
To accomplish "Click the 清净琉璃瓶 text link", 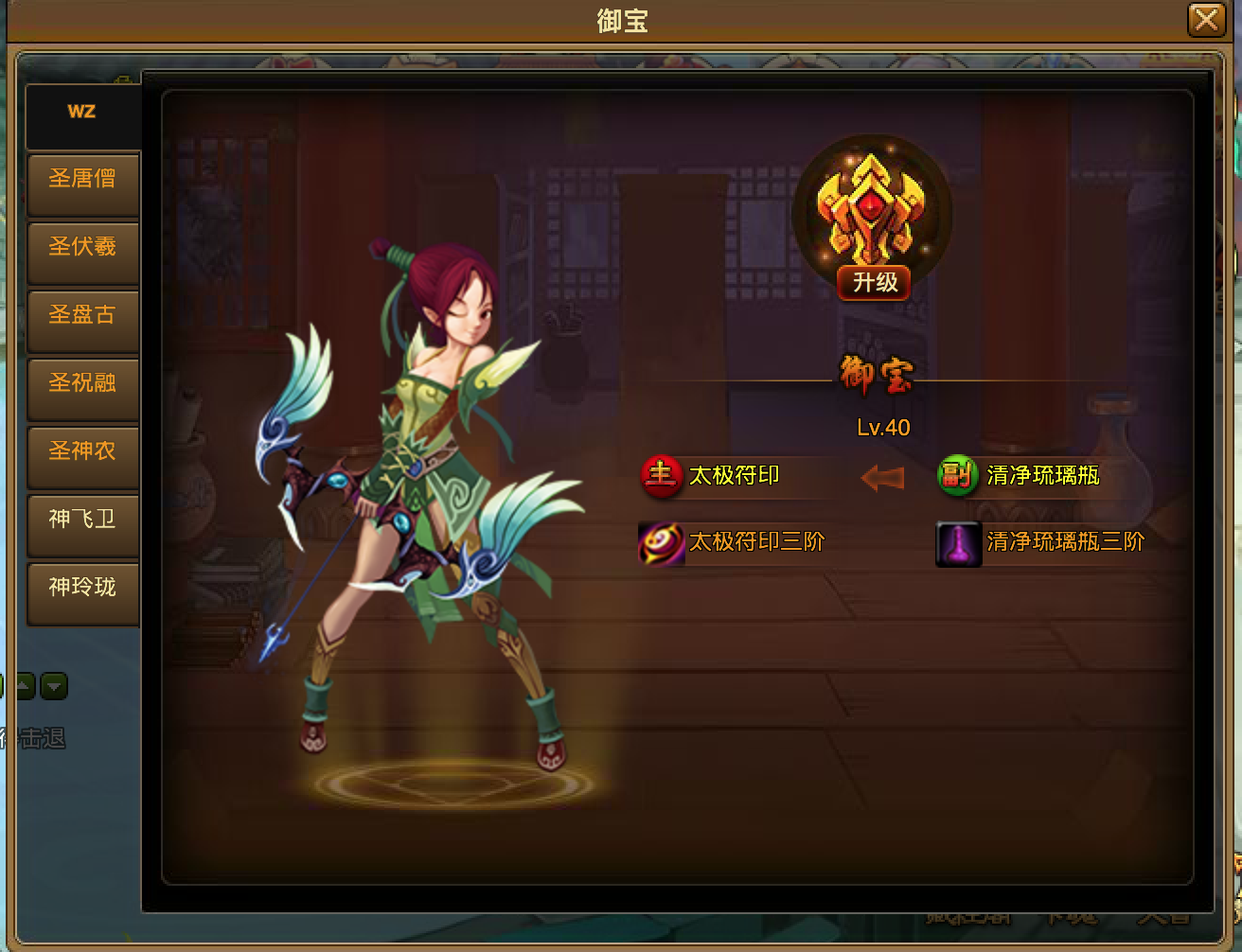I will point(1041,476).
